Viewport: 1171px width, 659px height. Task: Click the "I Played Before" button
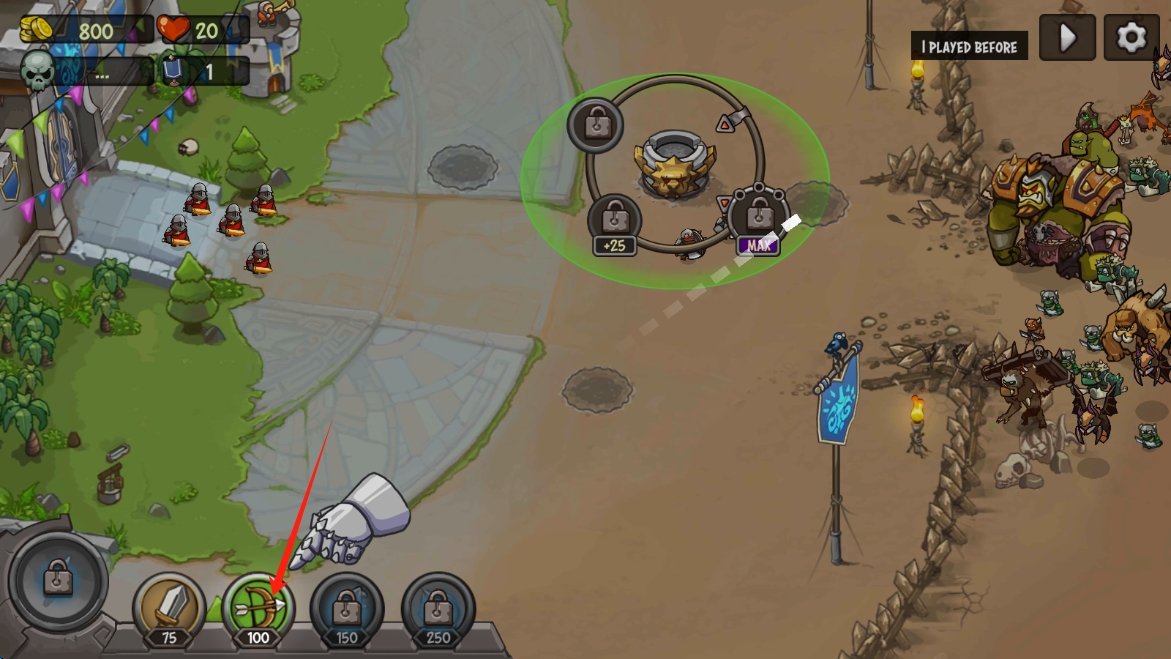[969, 47]
